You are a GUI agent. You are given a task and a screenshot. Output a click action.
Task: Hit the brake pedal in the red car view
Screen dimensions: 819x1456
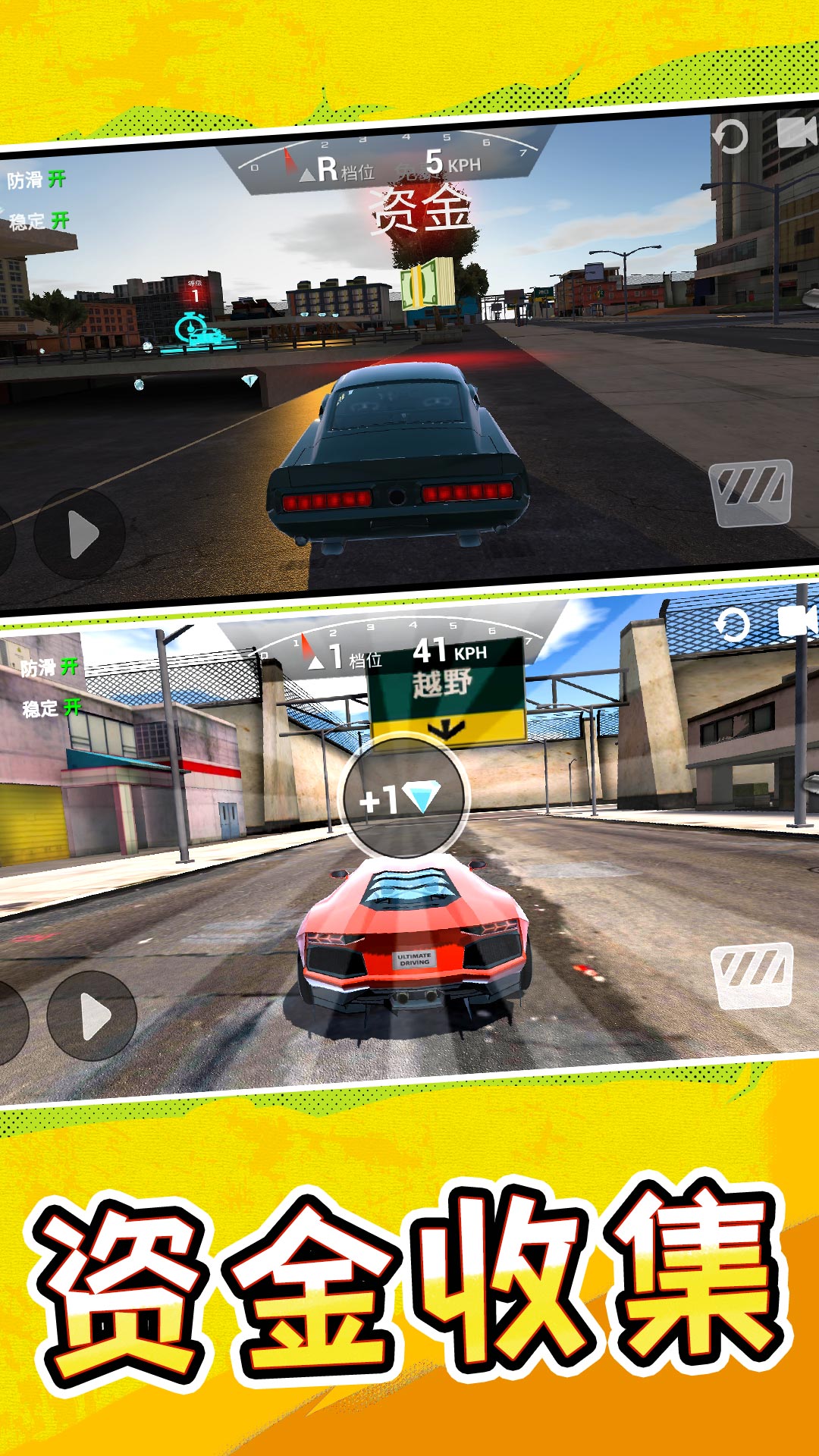point(752,975)
